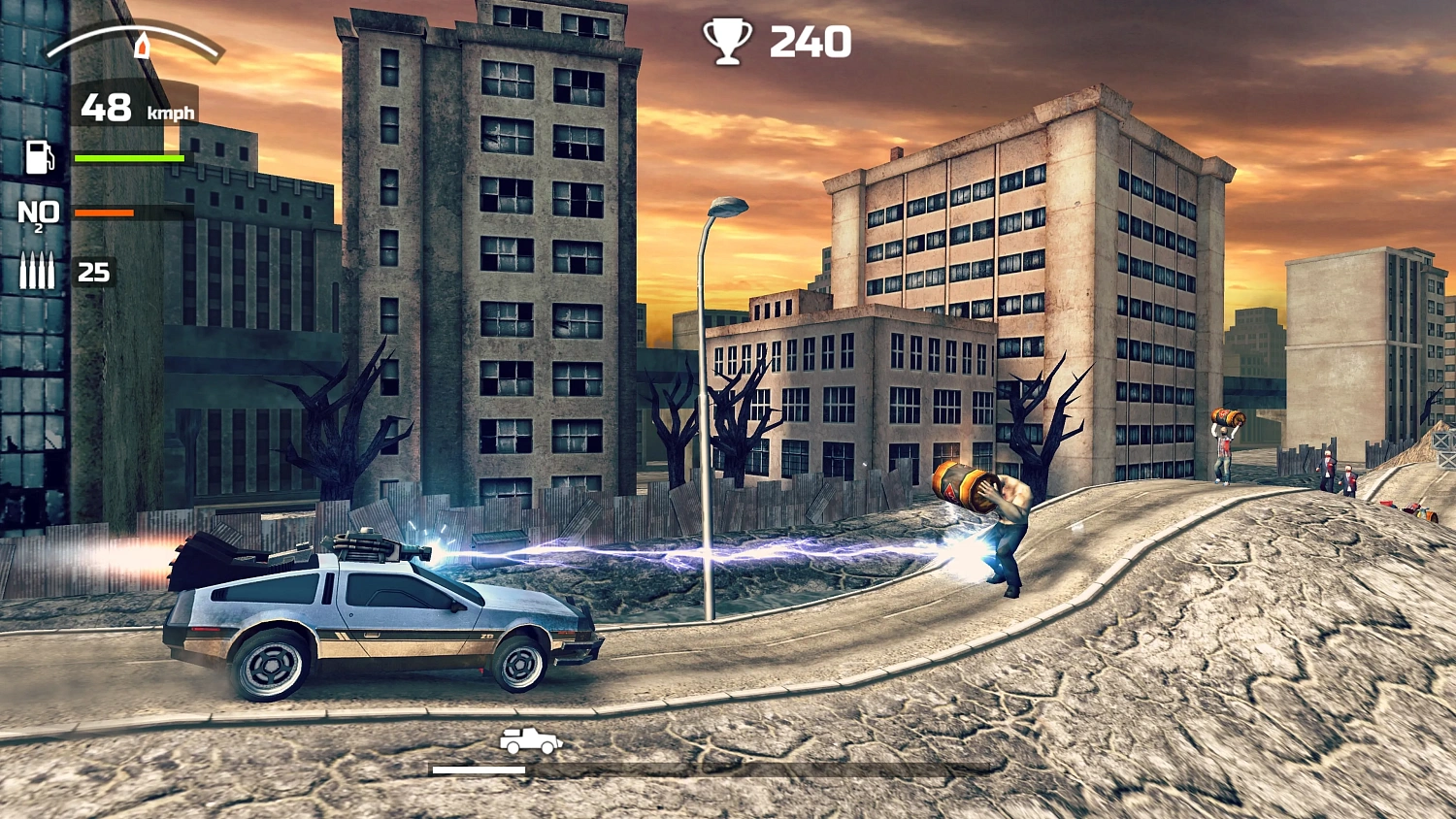Click the ammo bullets icon
The width and height of the screenshot is (1456, 819).
(x=38, y=270)
